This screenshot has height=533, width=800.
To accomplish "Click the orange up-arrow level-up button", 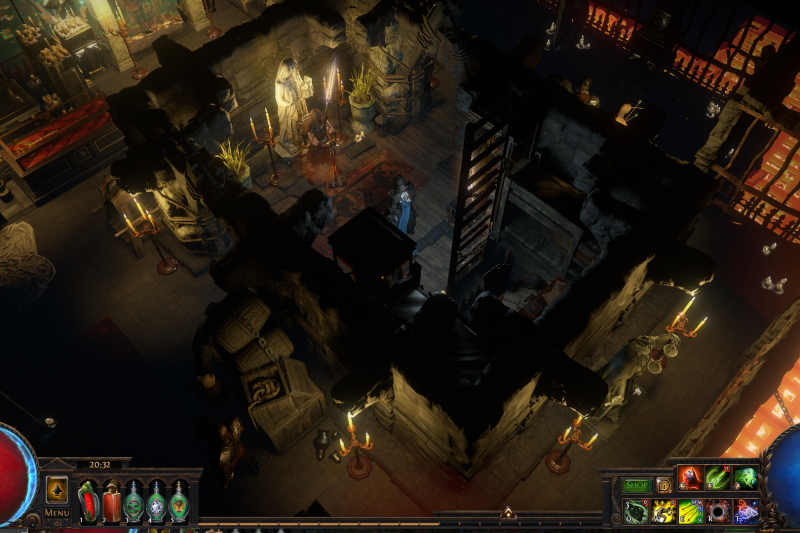I will [x=57, y=490].
